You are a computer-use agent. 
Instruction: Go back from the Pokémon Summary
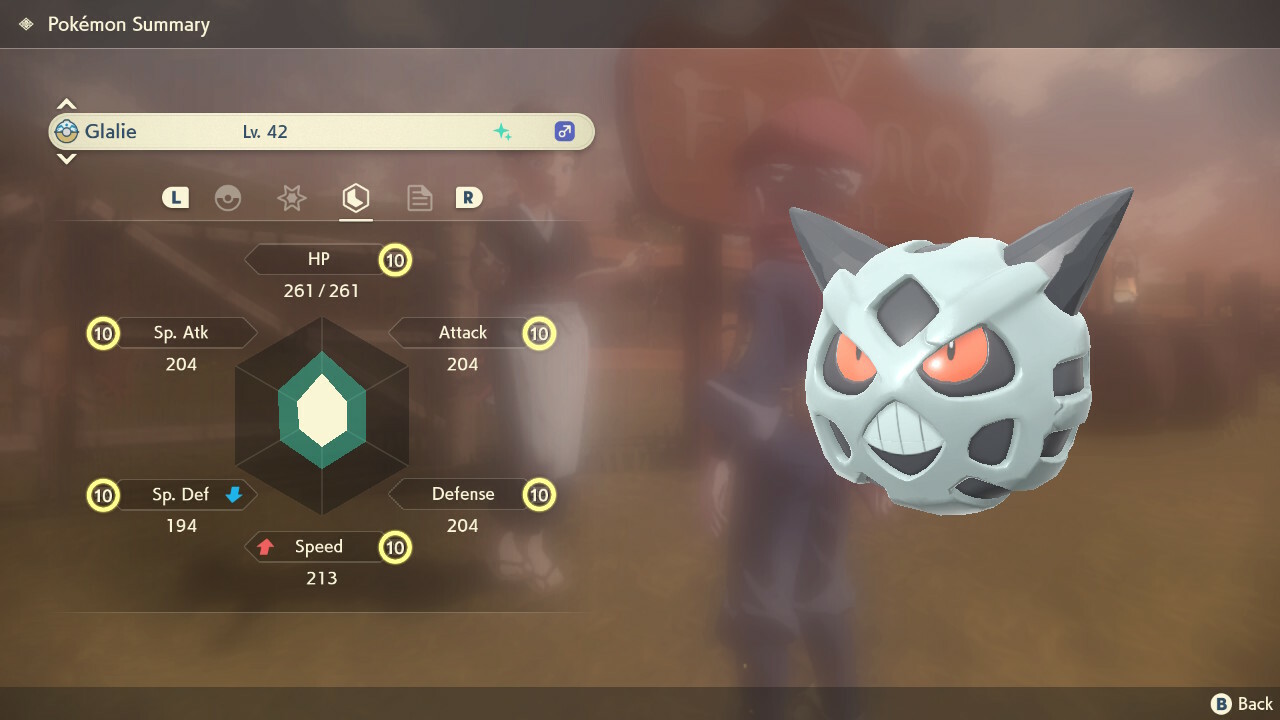[x=1242, y=704]
